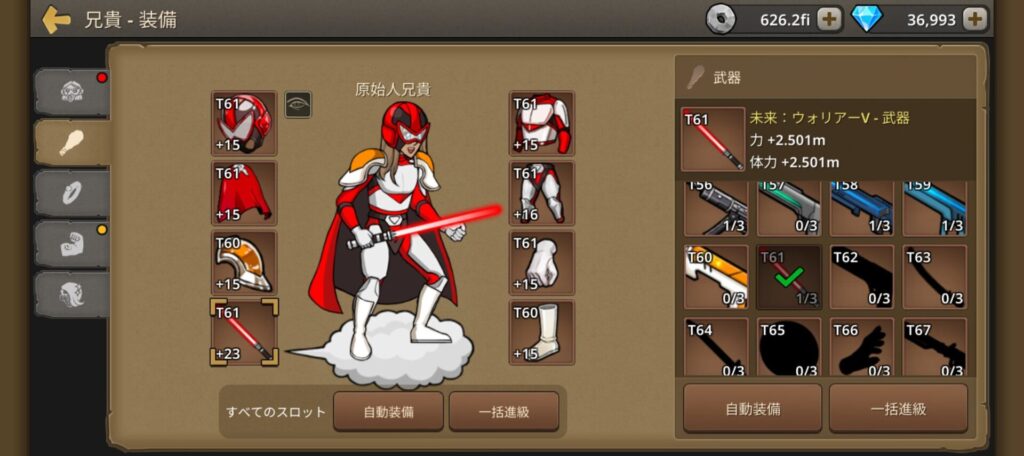1024x456 pixels.
Task: Select the flexing arm tab
Action: point(70,243)
